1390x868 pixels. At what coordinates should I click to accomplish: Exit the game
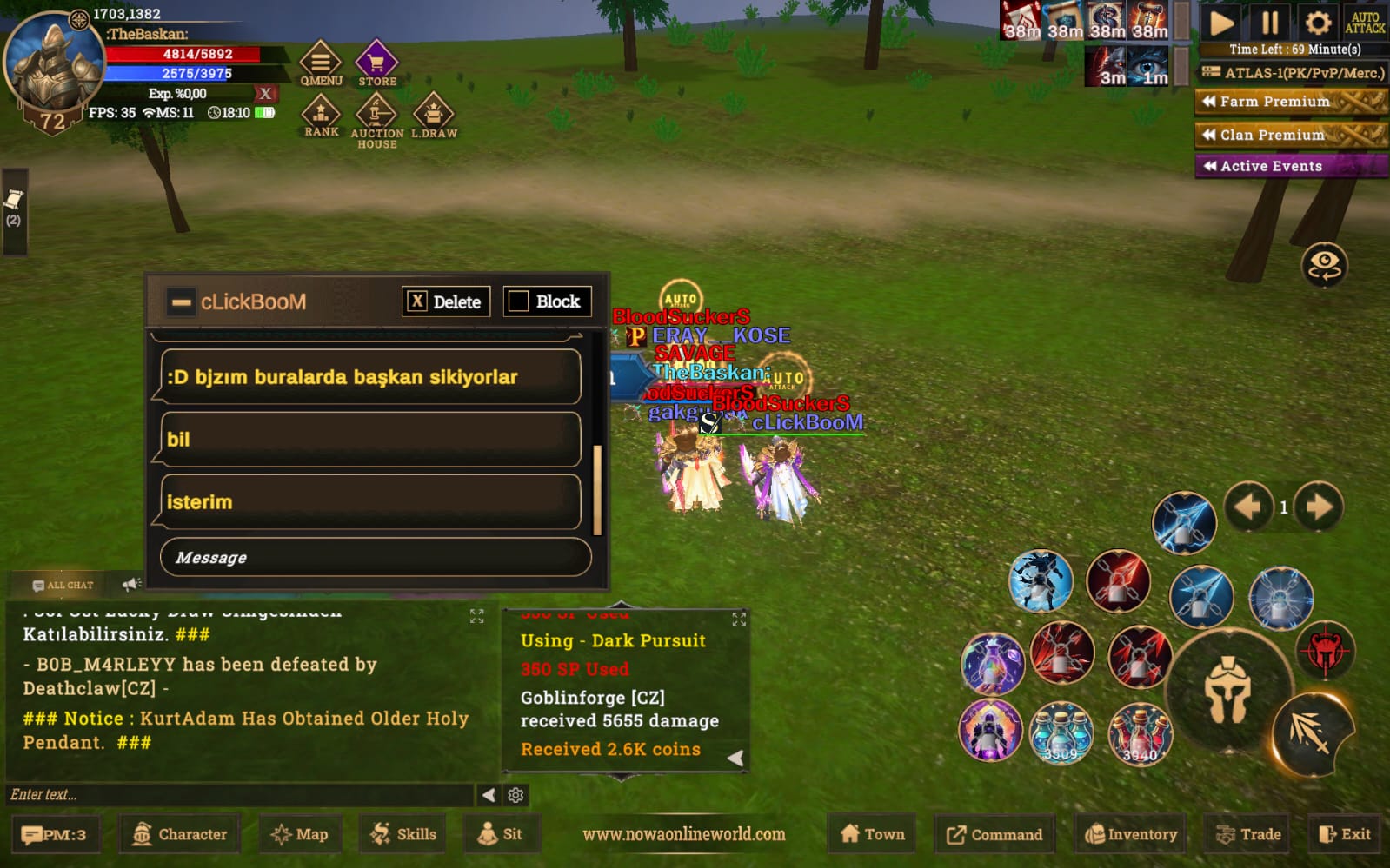click(x=1345, y=834)
